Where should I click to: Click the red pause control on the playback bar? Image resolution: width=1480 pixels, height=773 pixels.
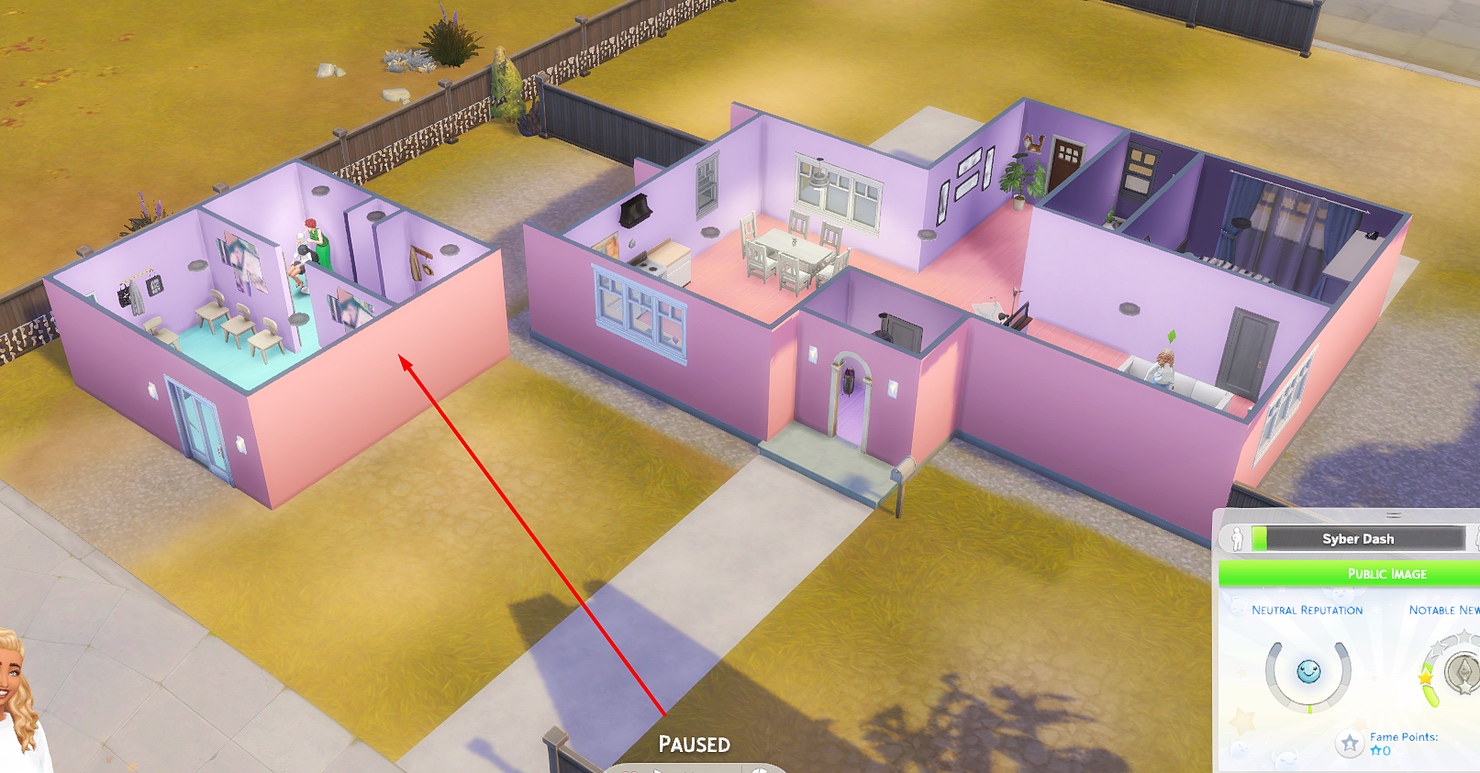(x=630, y=769)
